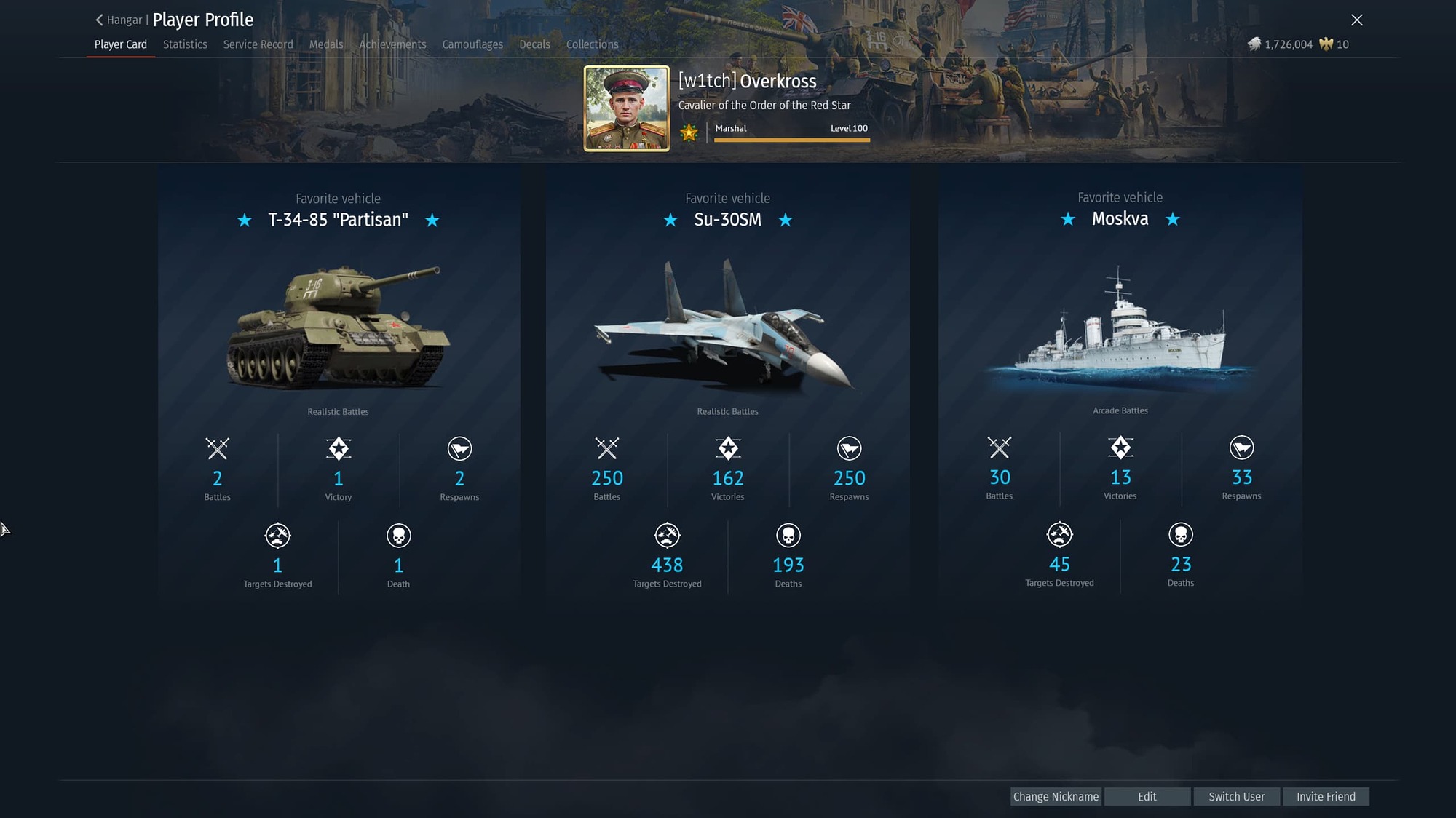Viewport: 1456px width, 818px height.
Task: Click the back chevron next to Hangar
Action: 99,20
